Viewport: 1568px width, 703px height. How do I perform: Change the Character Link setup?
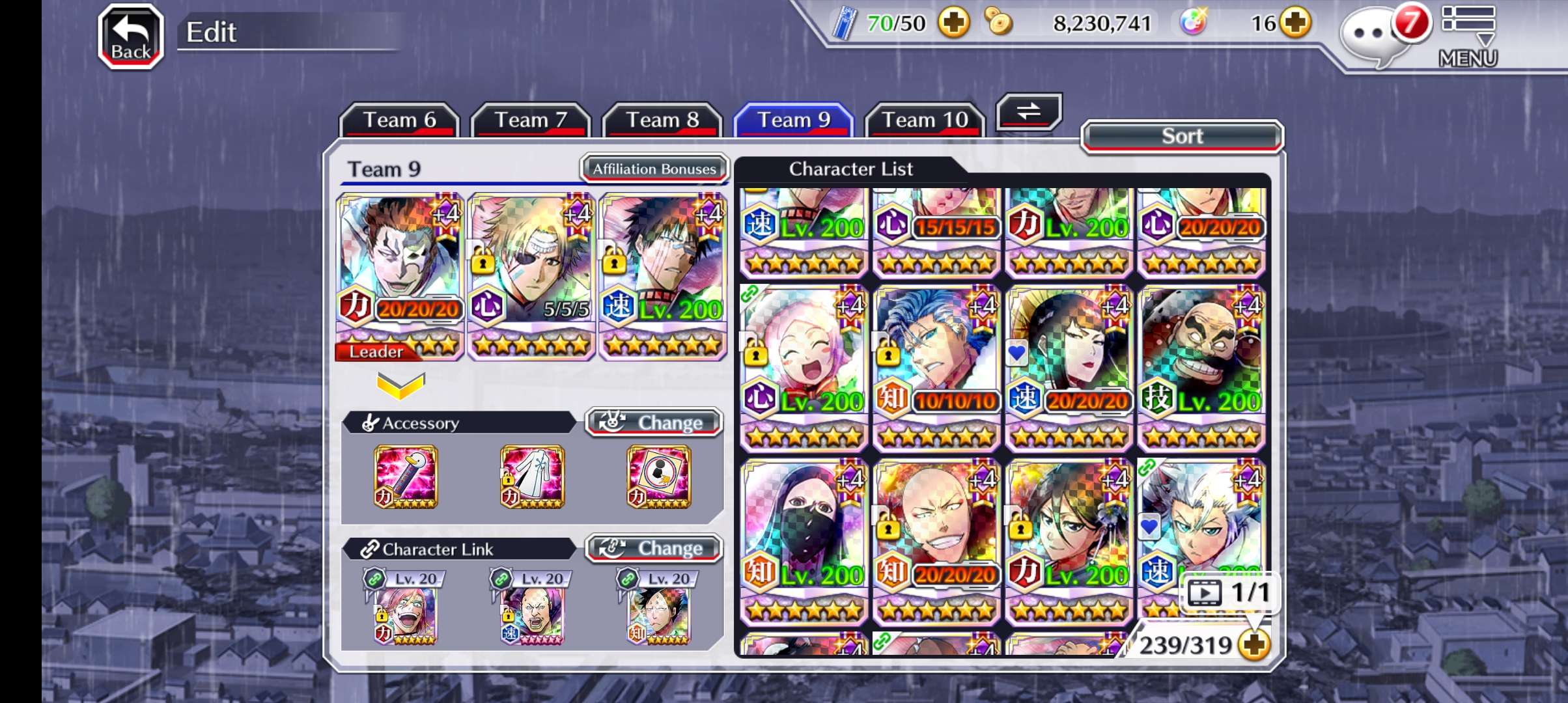654,549
